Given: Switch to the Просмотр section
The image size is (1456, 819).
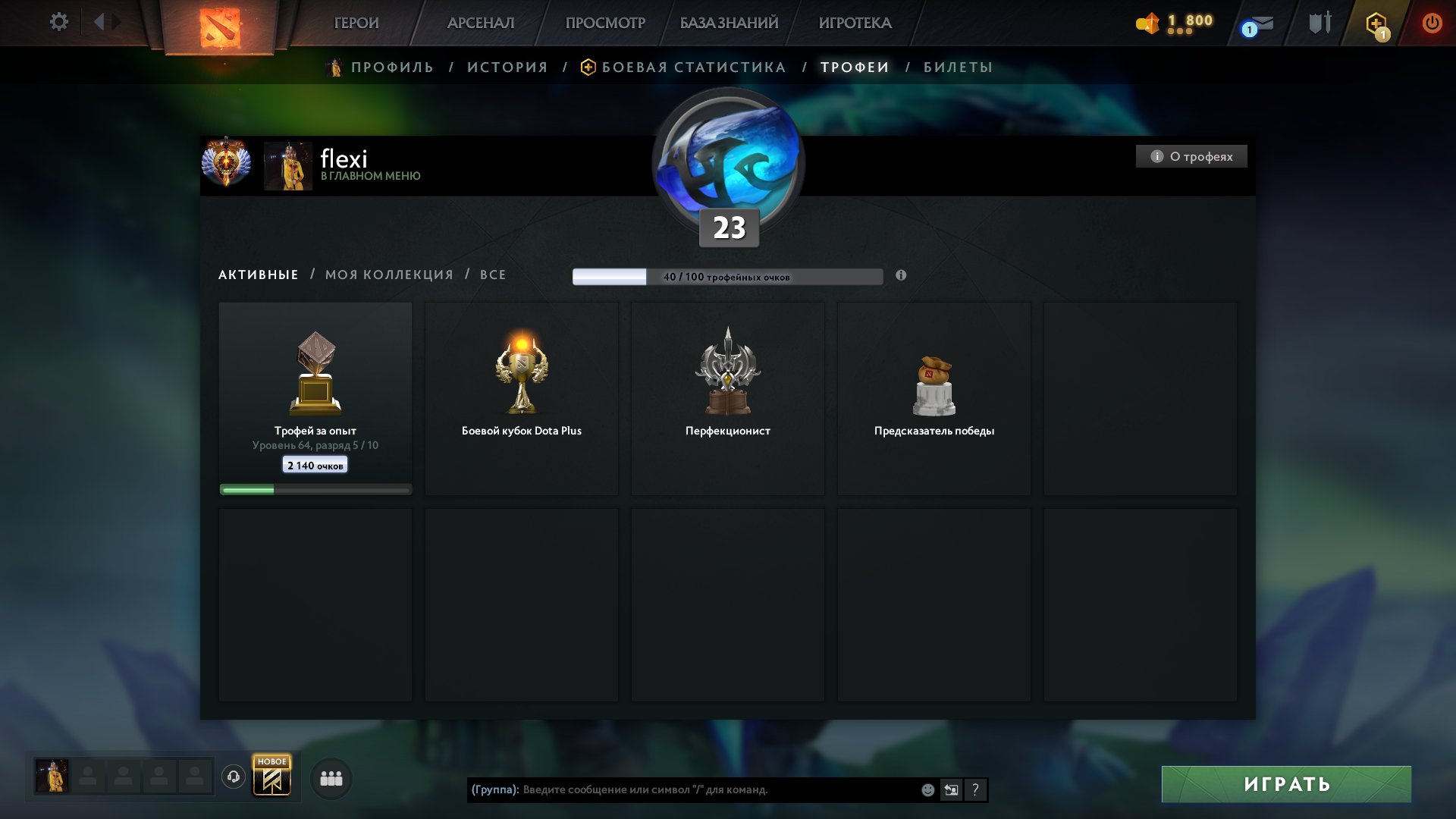Looking at the screenshot, I should pos(605,24).
